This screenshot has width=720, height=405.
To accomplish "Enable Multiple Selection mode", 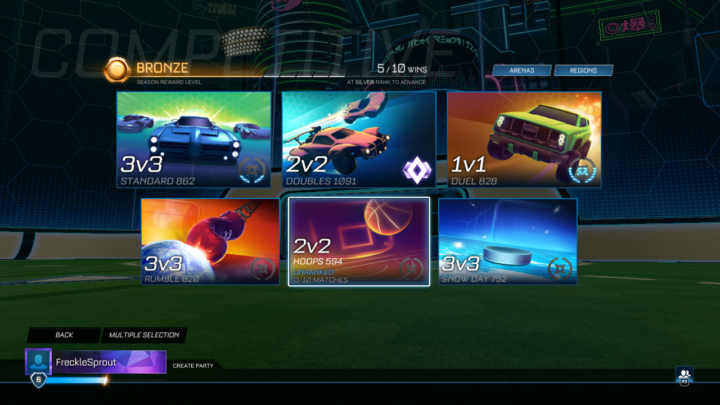I will 142,335.
